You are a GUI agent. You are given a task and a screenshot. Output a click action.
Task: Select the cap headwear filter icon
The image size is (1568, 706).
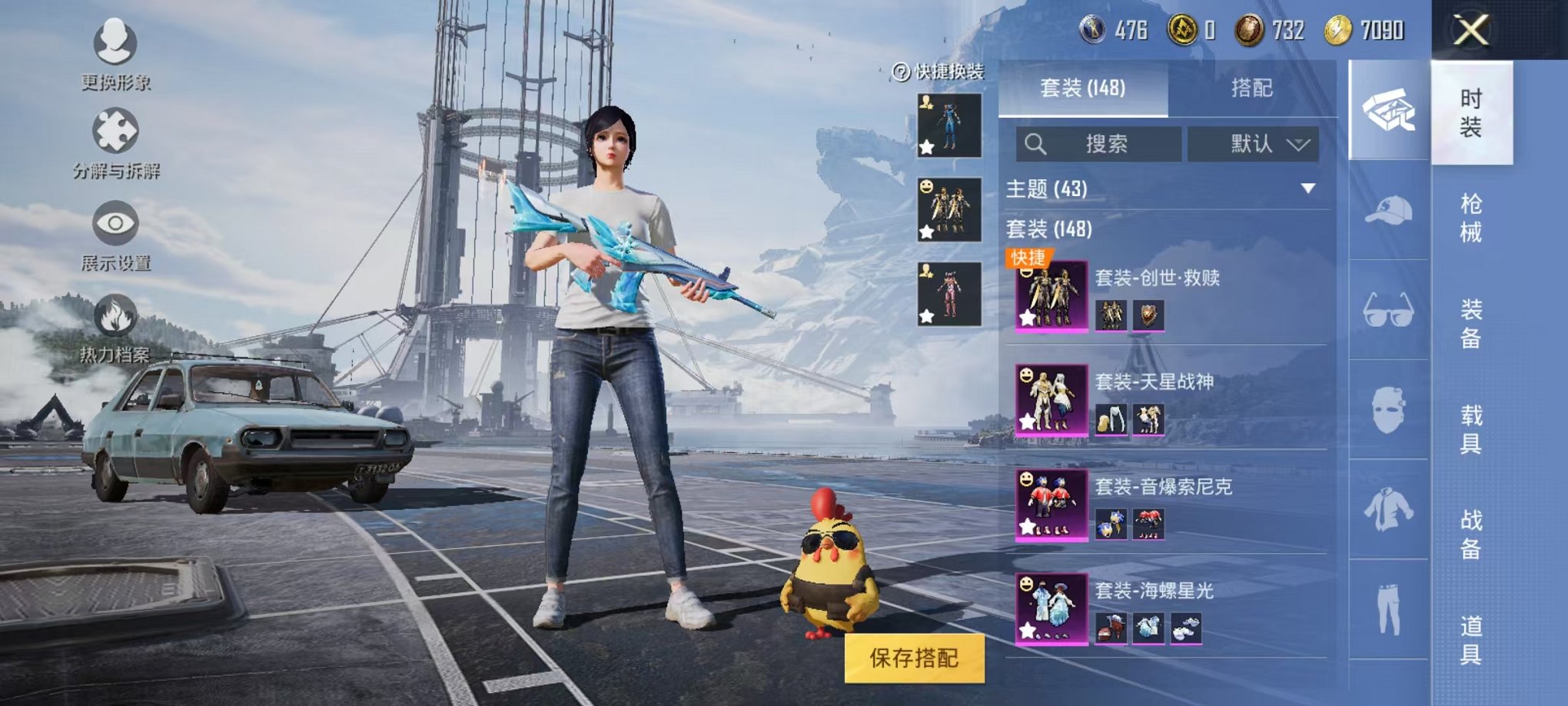pos(1388,210)
